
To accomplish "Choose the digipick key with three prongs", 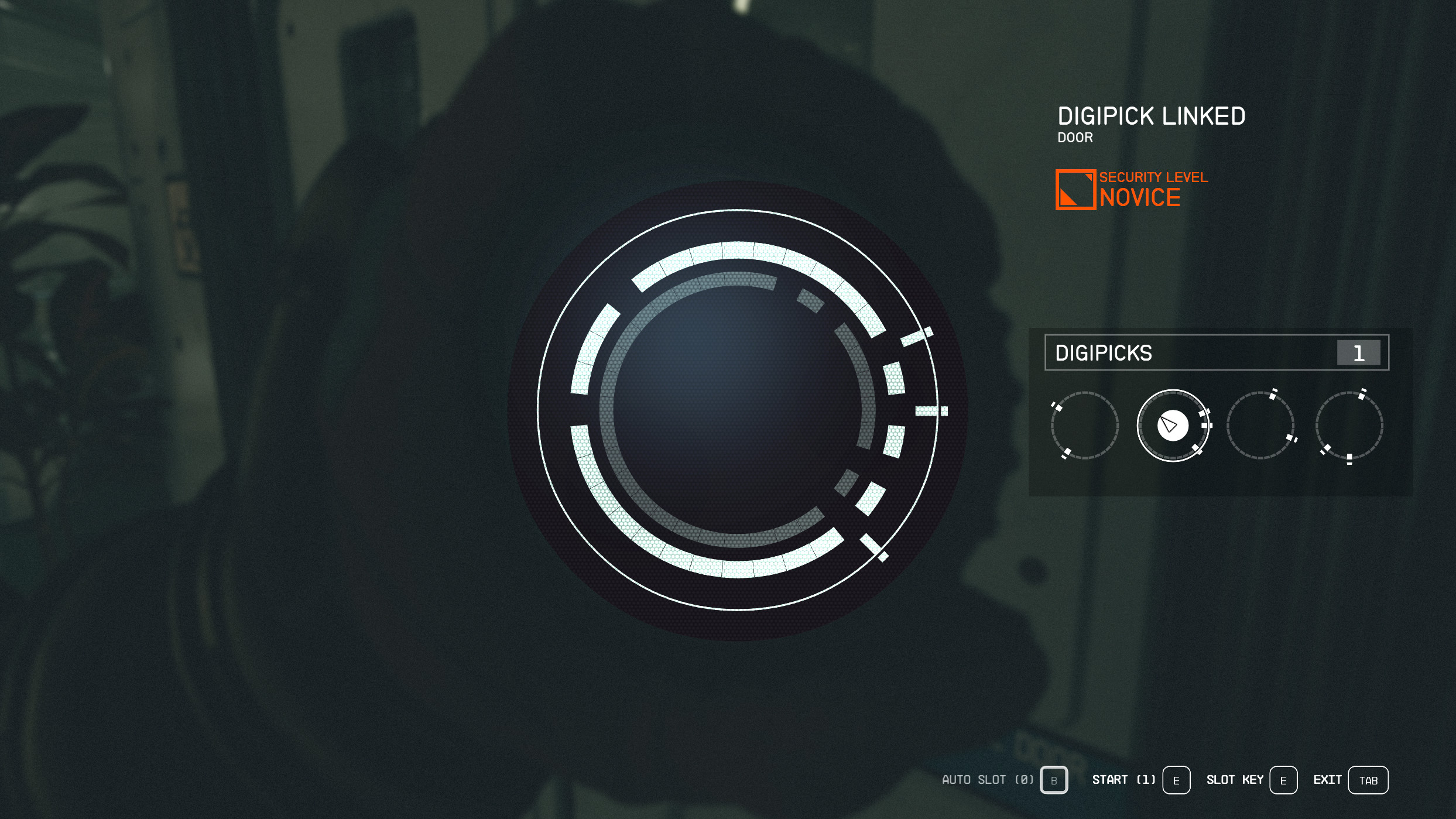I will 1349,426.
